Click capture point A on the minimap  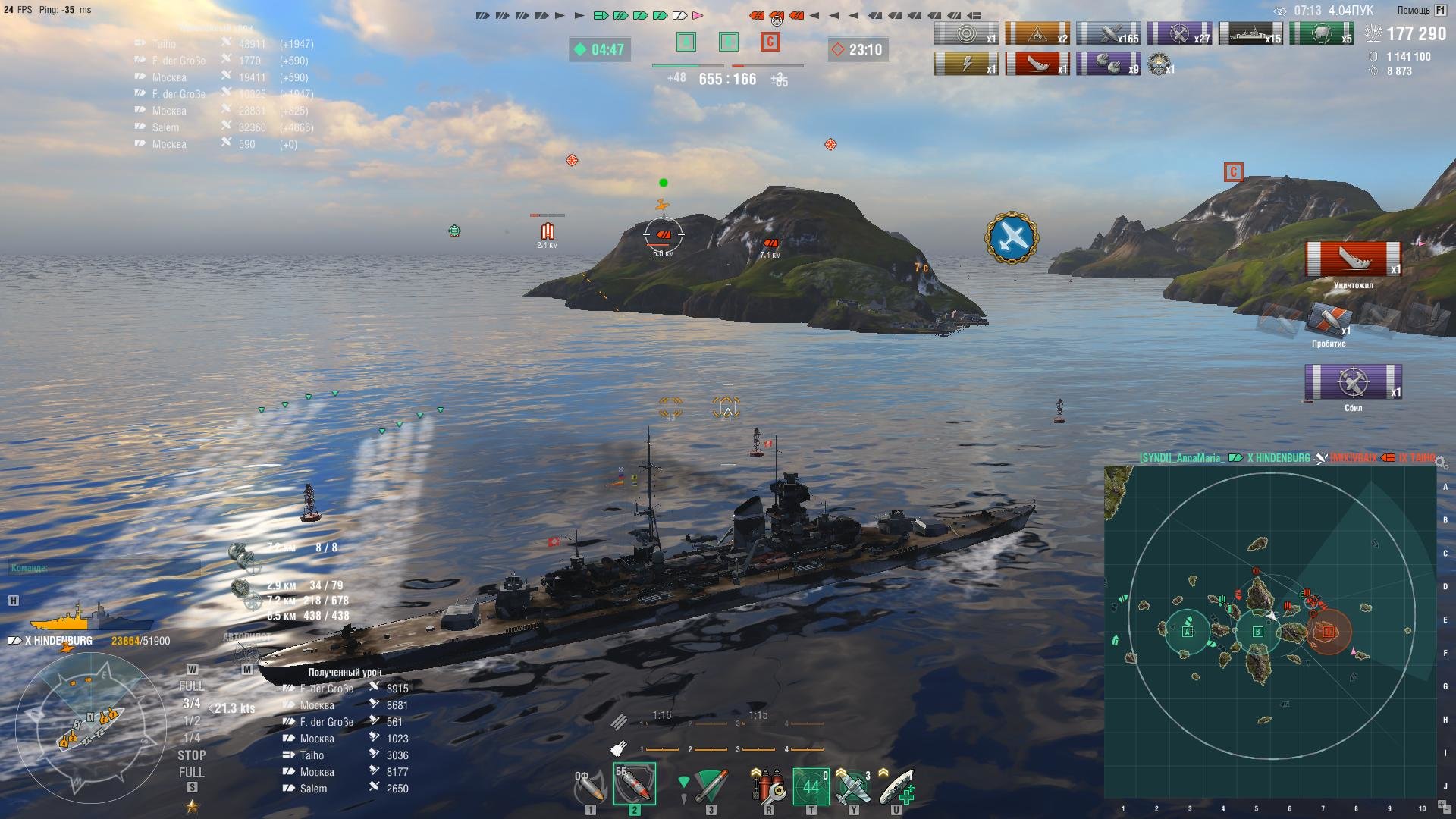click(1188, 631)
